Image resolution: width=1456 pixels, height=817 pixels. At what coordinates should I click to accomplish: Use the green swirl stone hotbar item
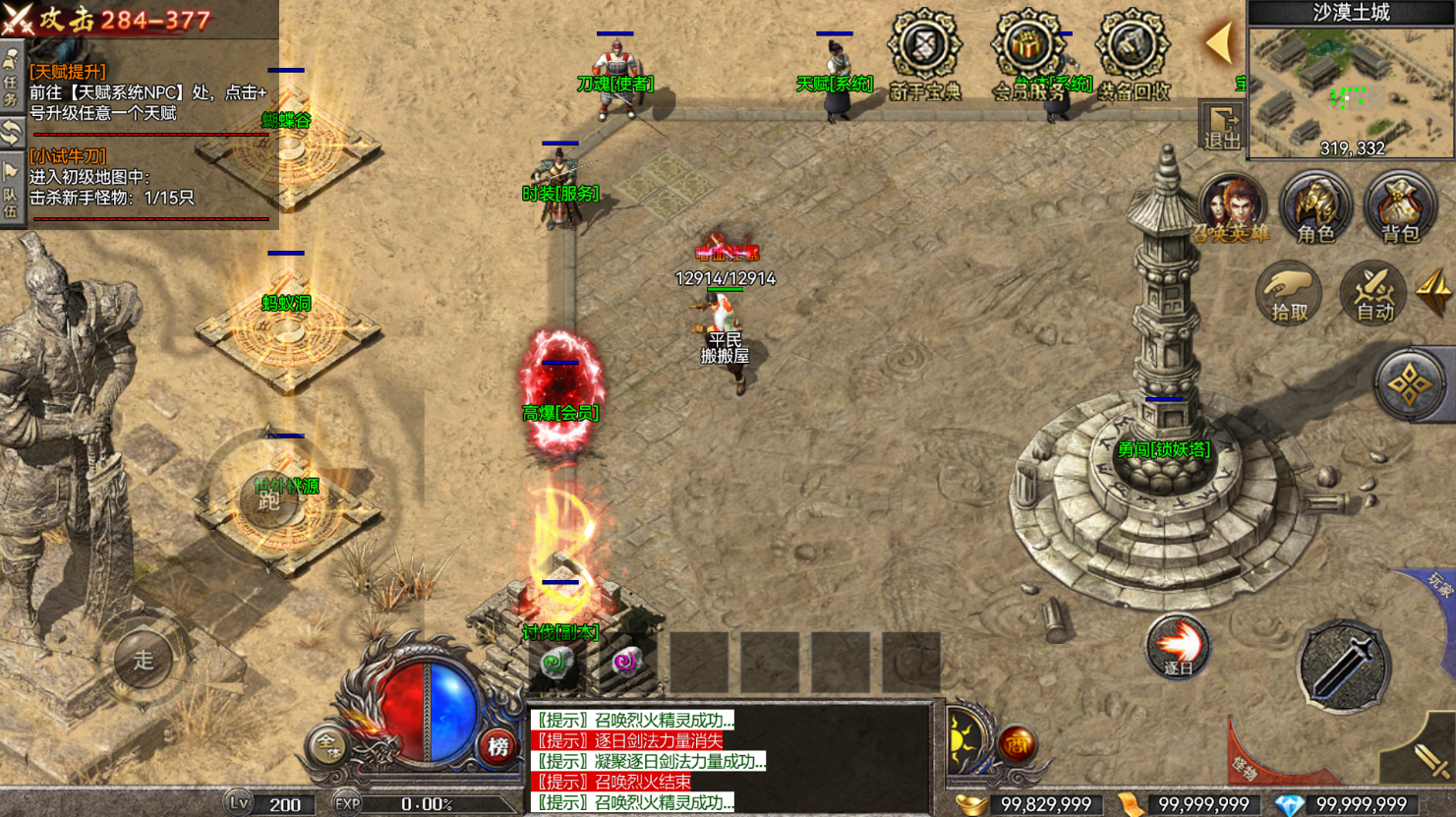(556, 663)
